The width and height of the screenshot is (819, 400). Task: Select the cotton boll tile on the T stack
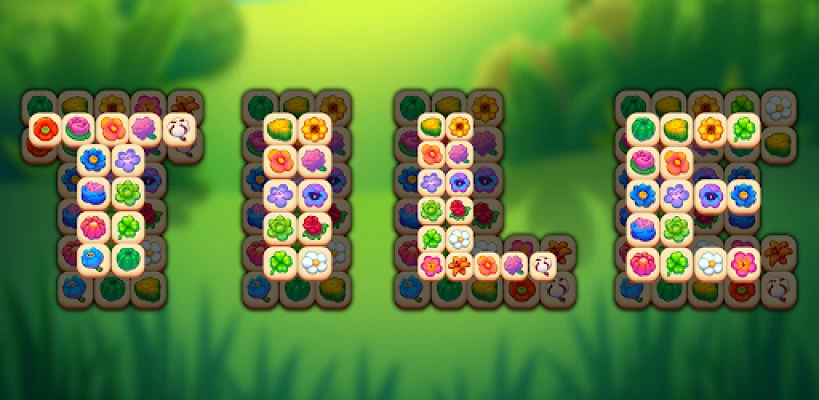tap(178, 128)
